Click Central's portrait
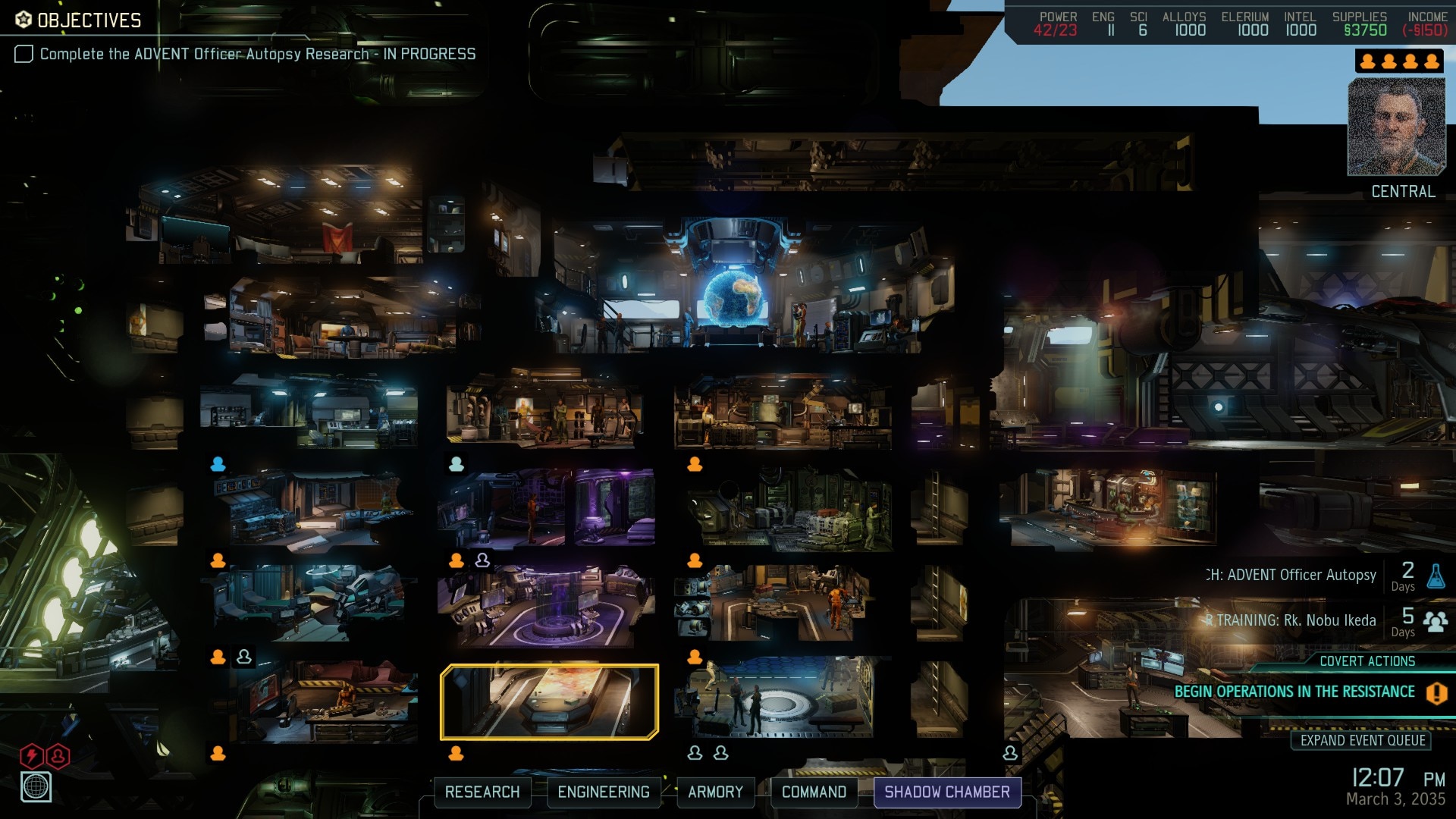The width and height of the screenshot is (1456, 819). pos(1396,127)
